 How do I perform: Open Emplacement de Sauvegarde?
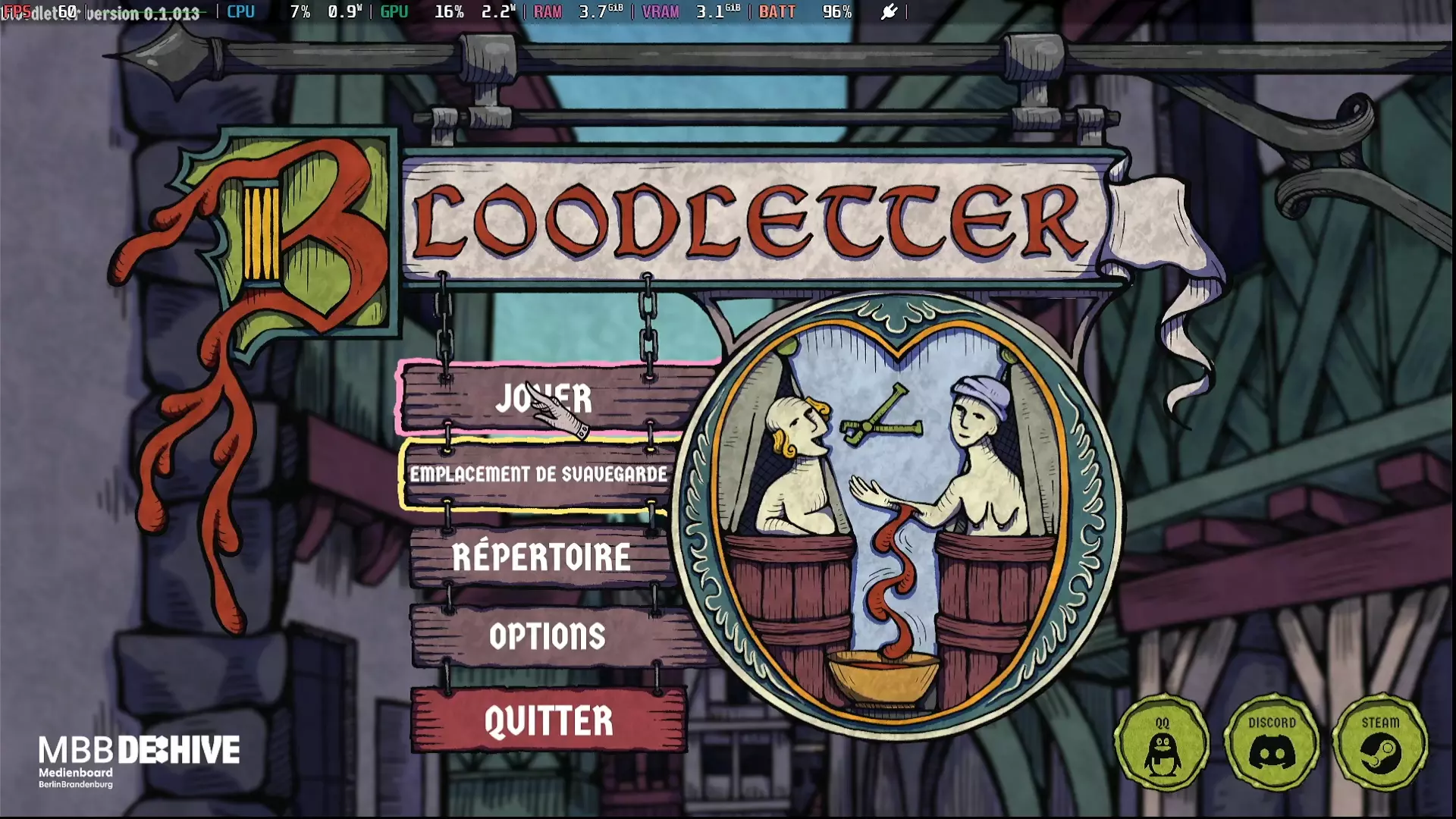point(538,475)
